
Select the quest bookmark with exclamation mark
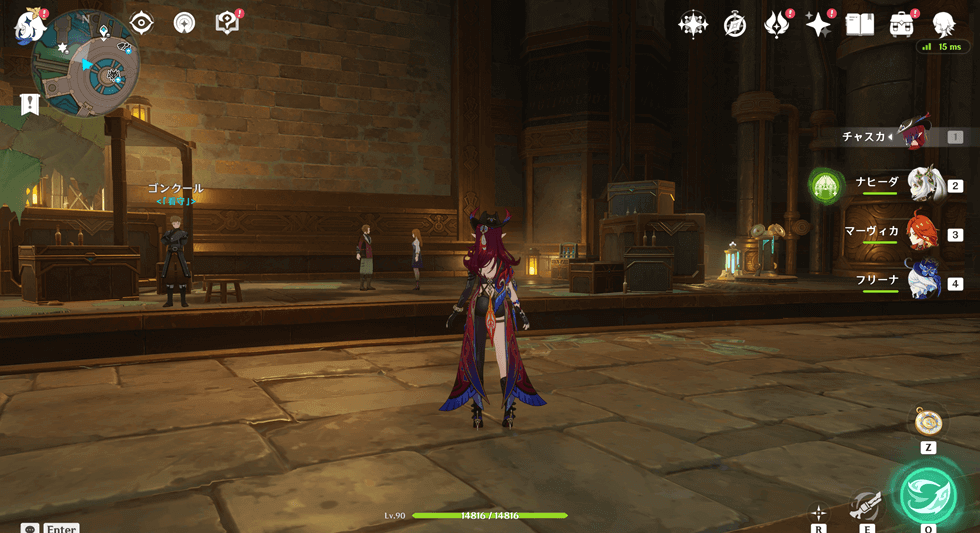pyautogui.click(x=30, y=104)
